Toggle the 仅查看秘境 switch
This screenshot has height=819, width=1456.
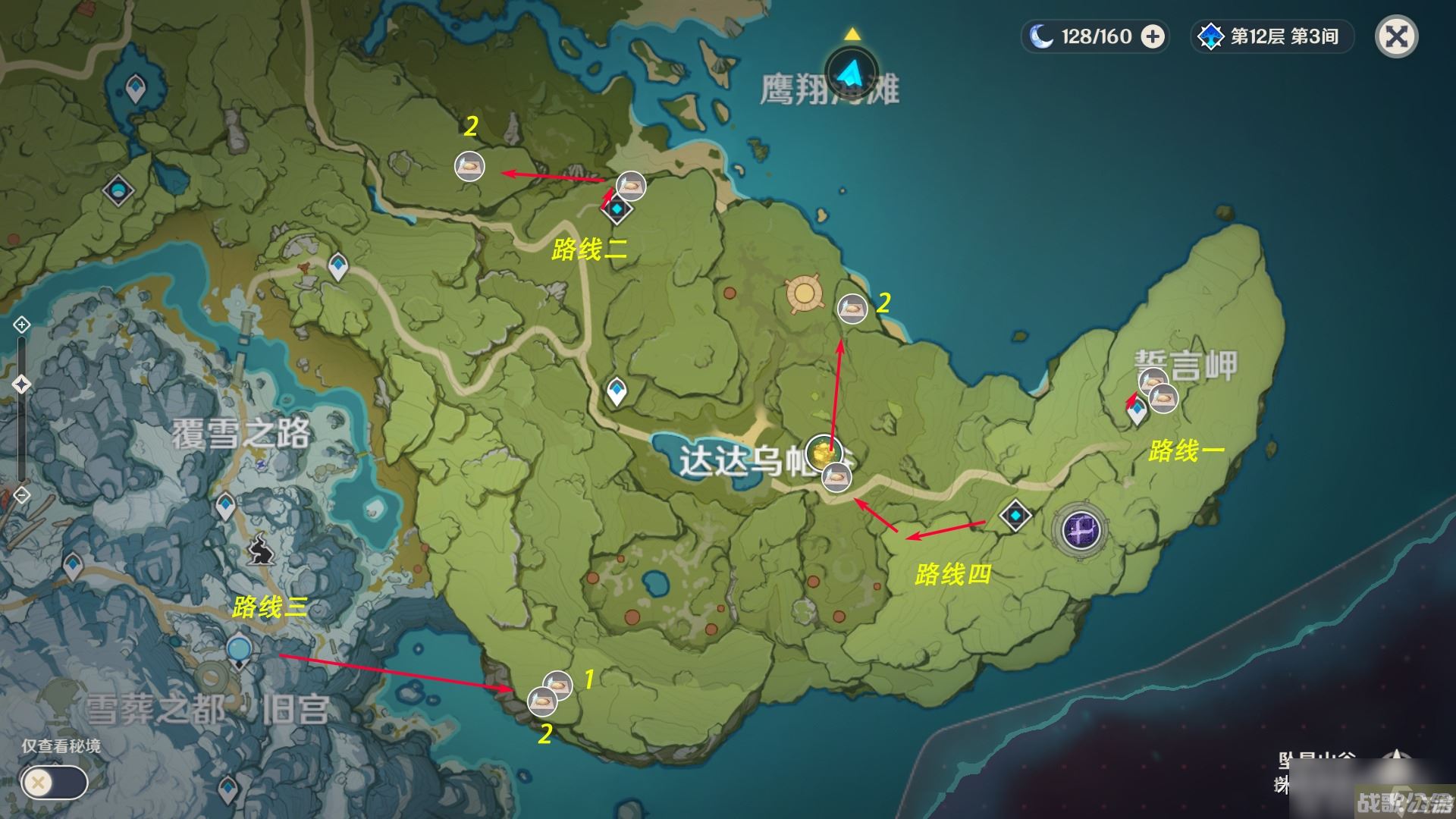(55, 783)
